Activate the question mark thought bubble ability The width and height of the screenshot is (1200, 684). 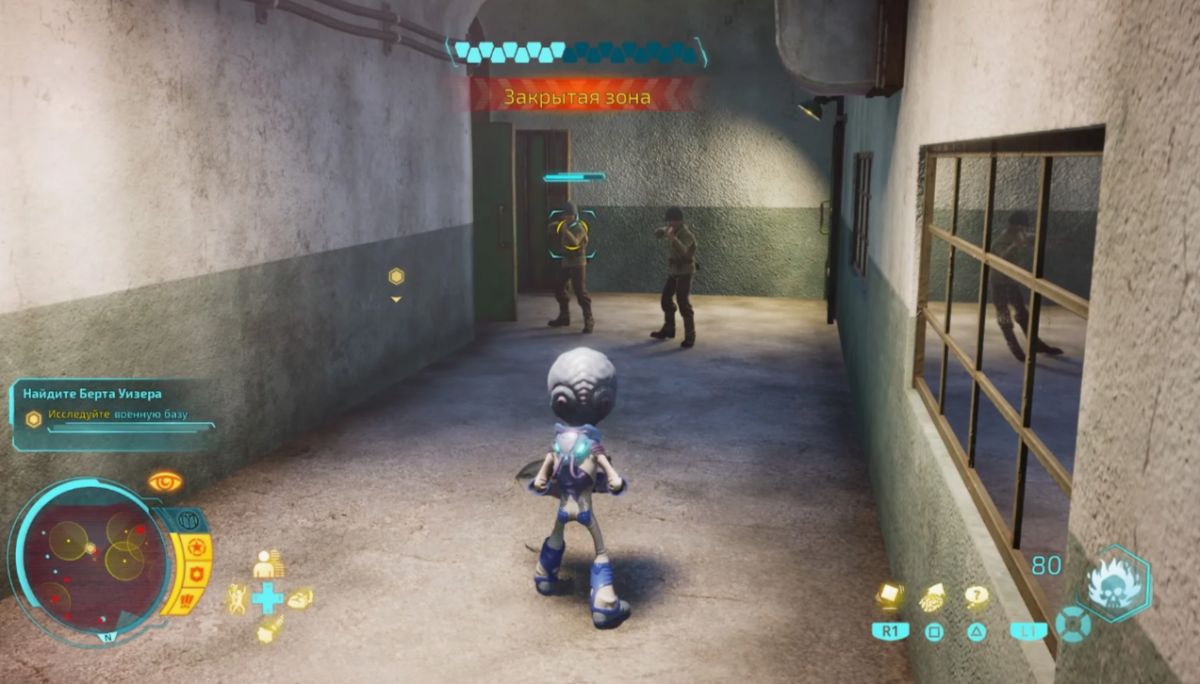coord(976,597)
